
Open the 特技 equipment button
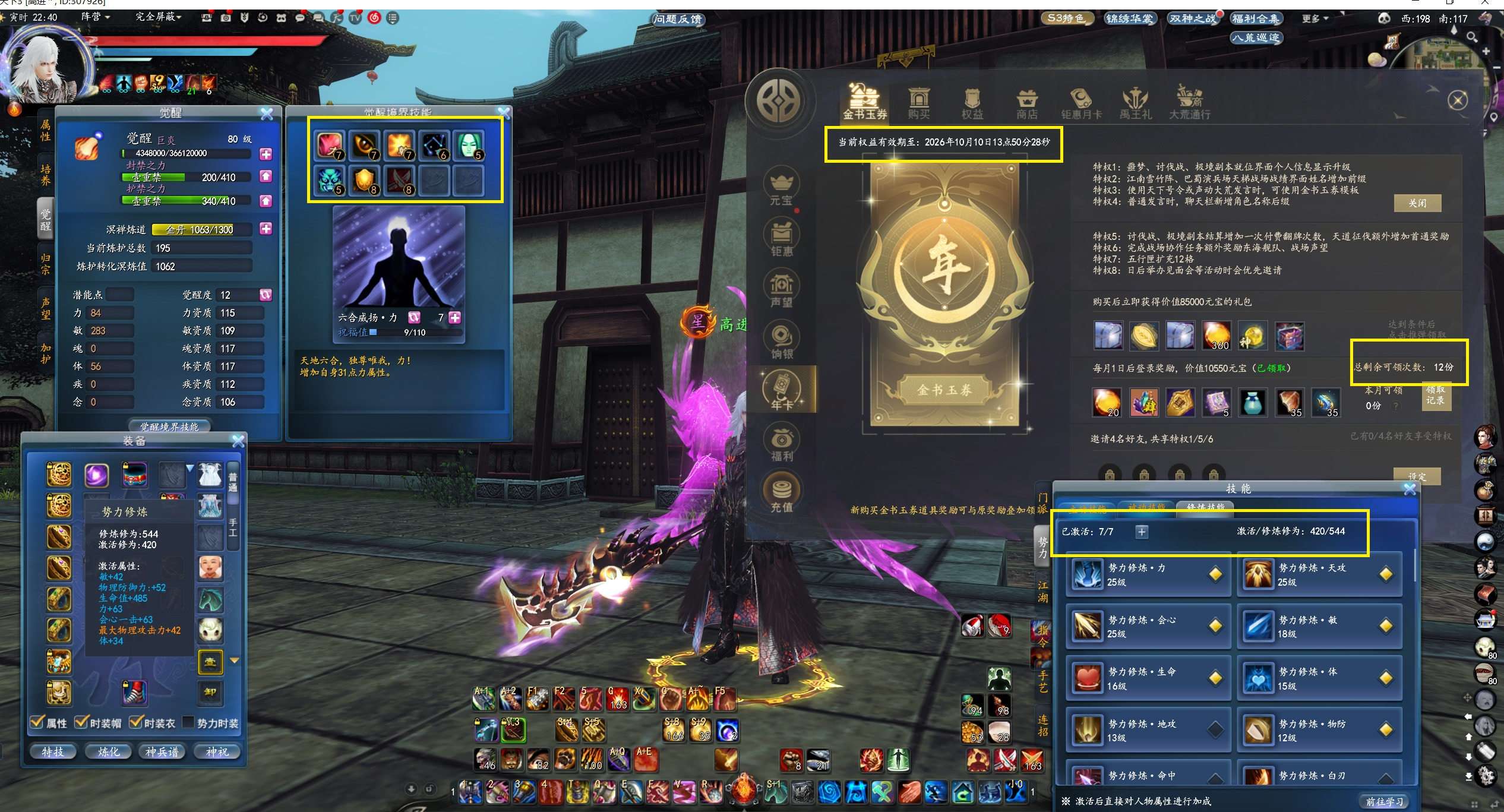click(52, 751)
